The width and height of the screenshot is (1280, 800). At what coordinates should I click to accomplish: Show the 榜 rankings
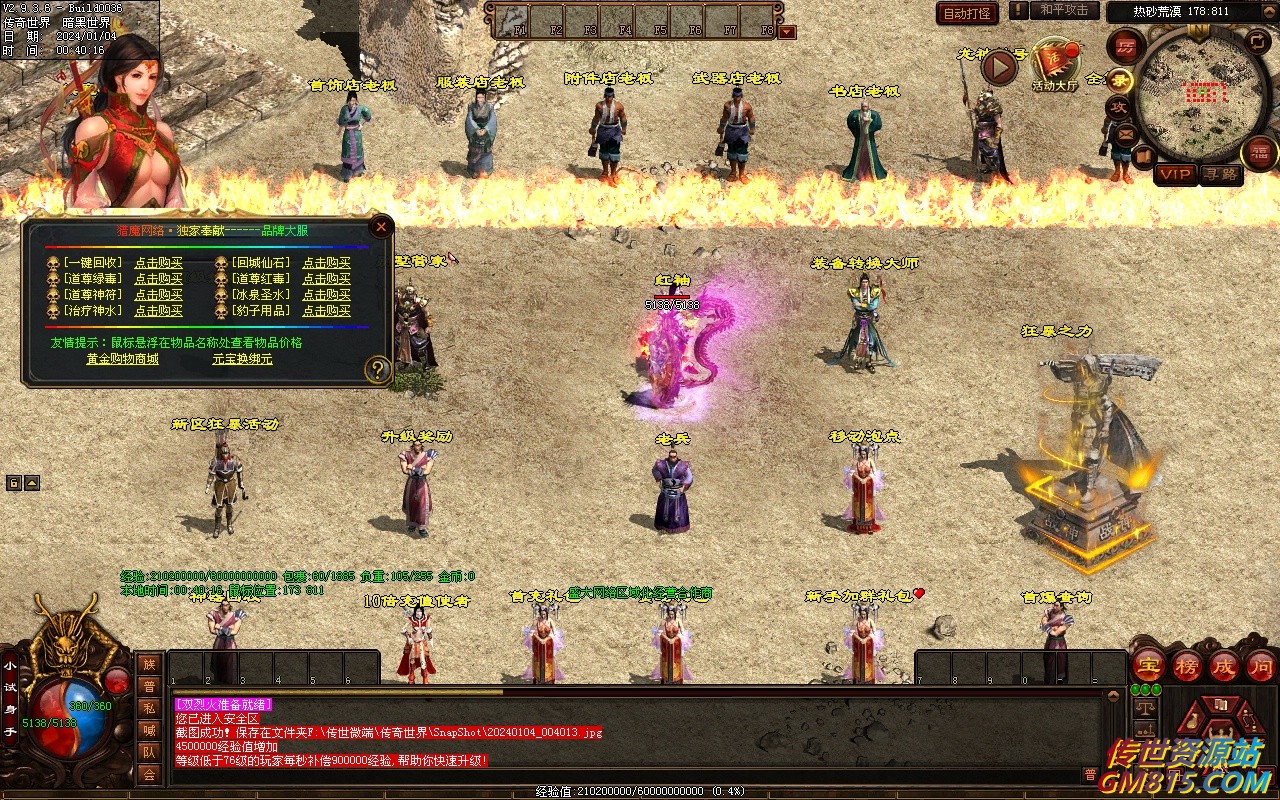pos(1186,665)
